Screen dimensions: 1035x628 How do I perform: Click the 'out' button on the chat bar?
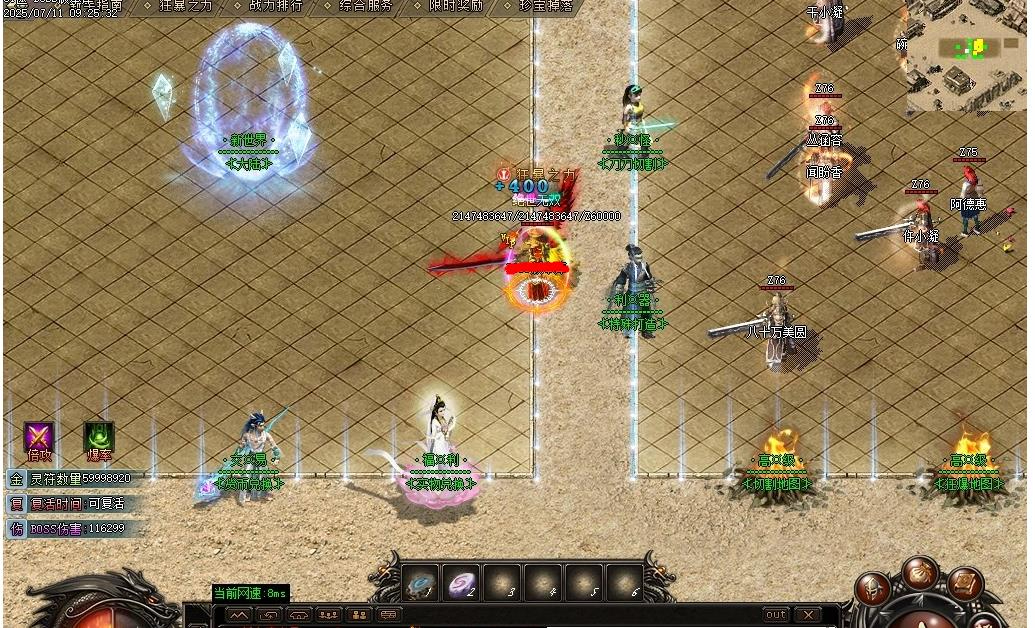pos(776,614)
